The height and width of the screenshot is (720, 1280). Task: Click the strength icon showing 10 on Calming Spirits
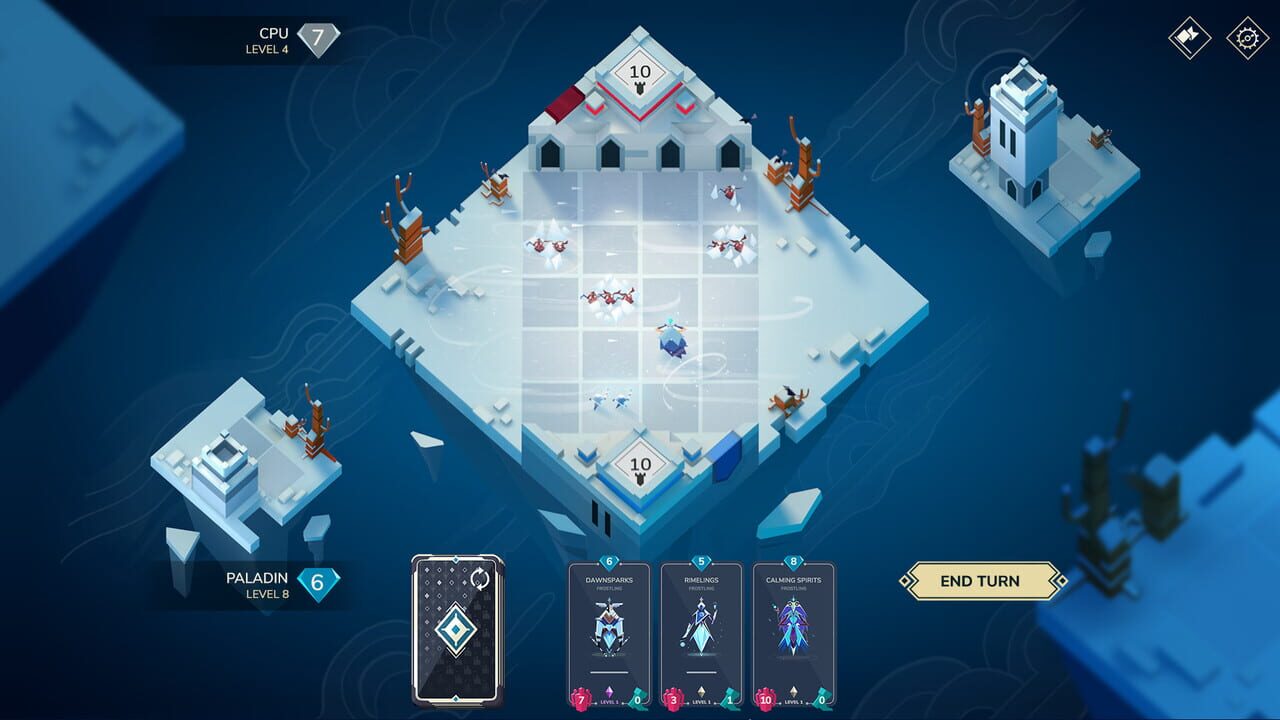coord(766,700)
